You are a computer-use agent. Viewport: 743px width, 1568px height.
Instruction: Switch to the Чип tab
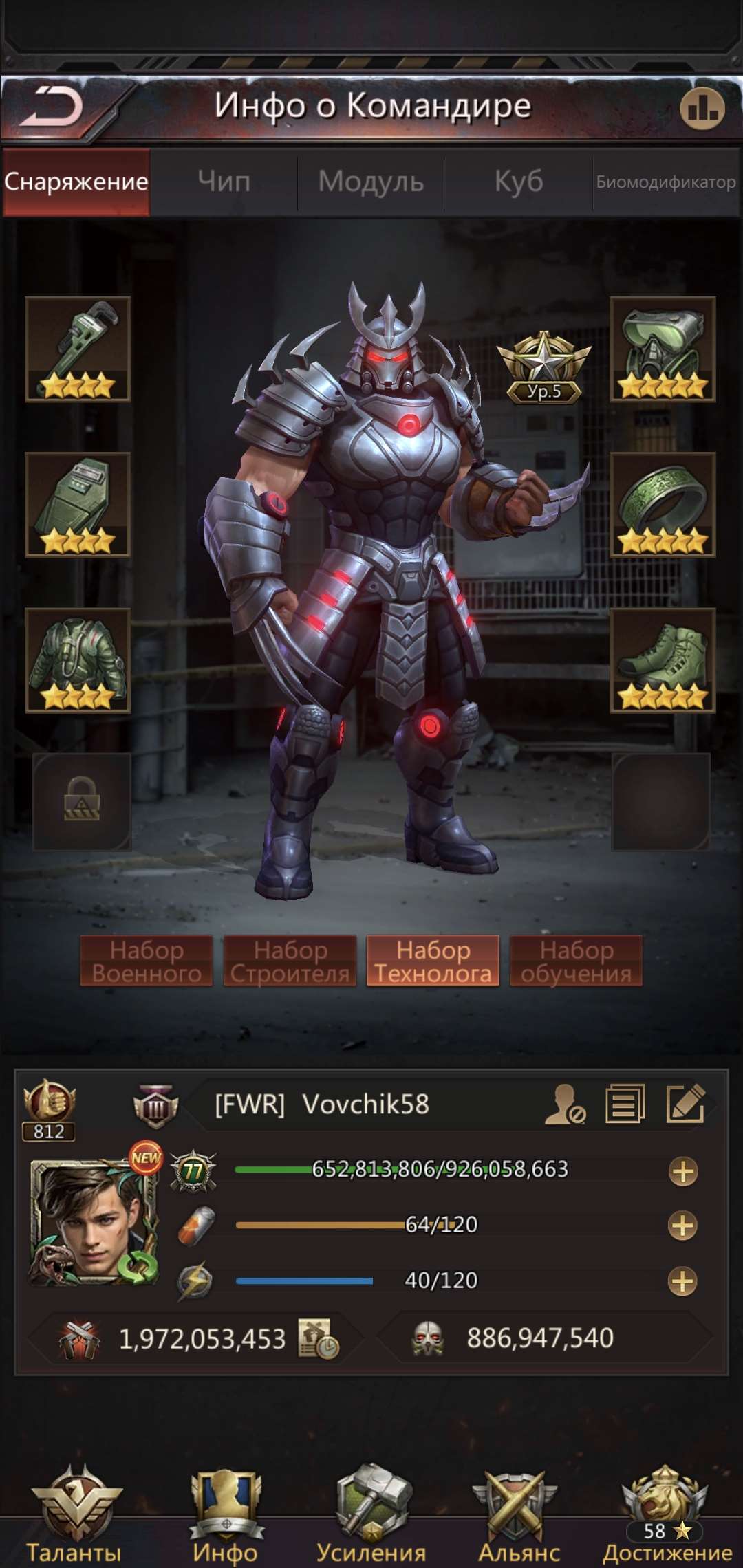tap(224, 182)
